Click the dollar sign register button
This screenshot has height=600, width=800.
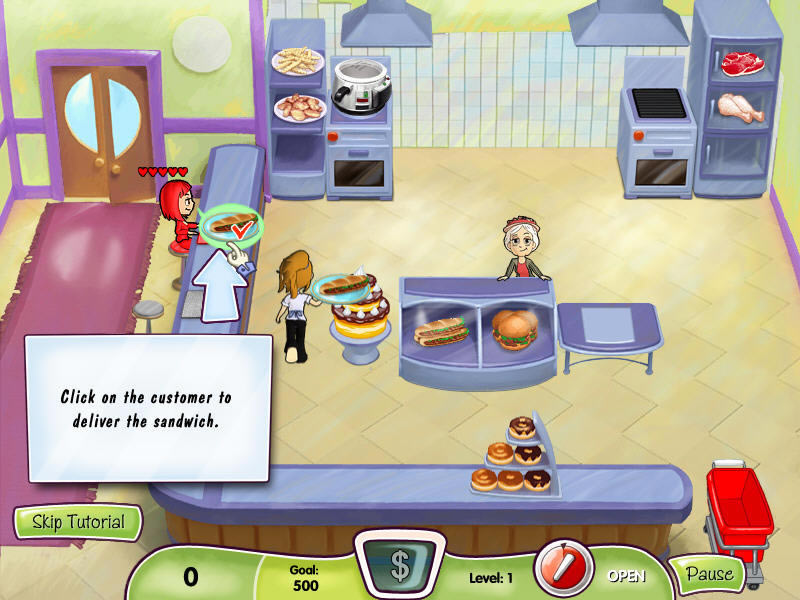(400, 566)
